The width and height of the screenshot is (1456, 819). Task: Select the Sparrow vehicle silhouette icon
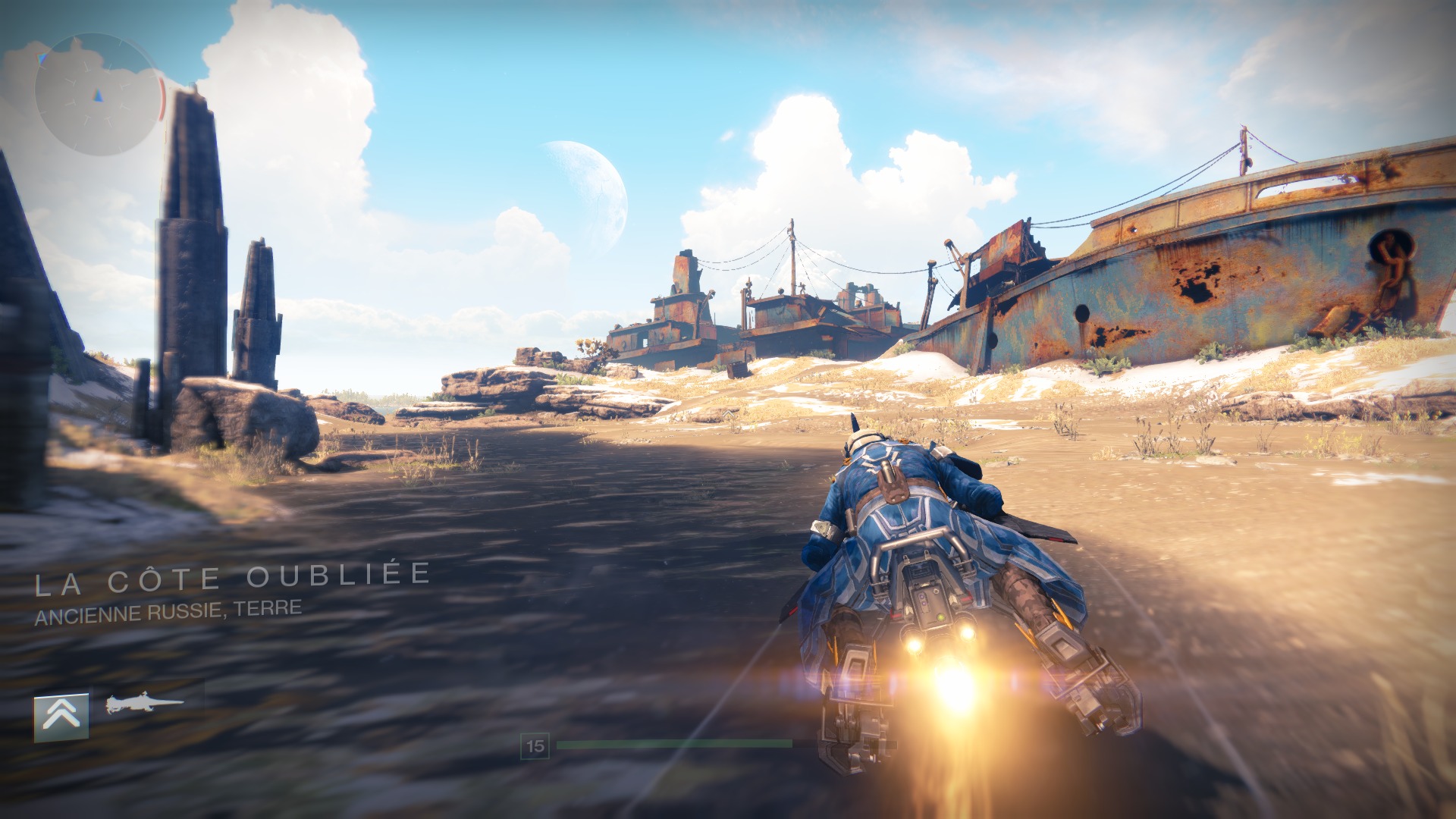pos(144,704)
